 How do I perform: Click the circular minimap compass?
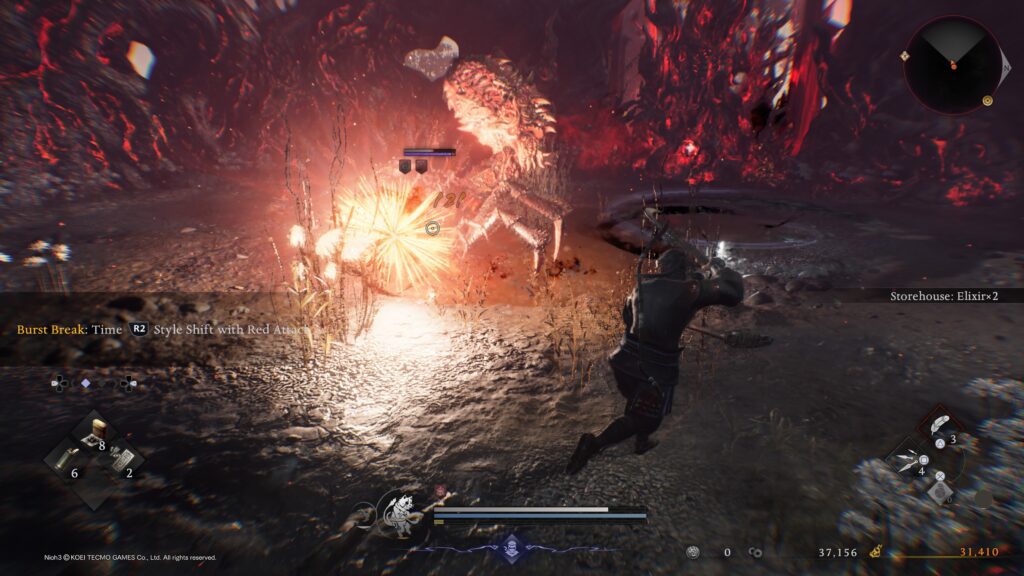click(x=953, y=65)
